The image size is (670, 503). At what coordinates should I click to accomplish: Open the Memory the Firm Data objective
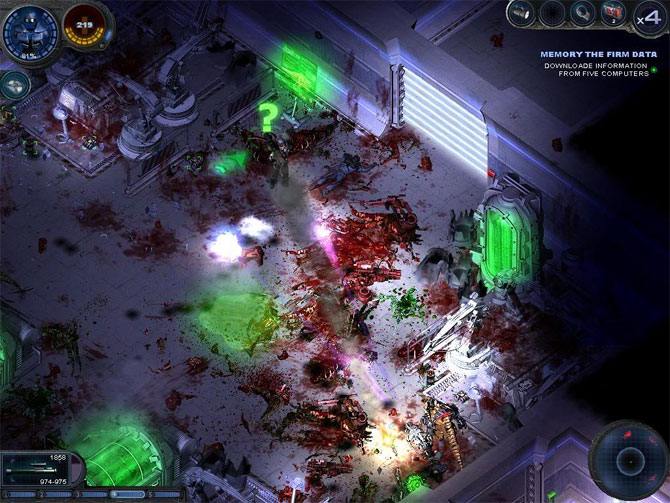599,54
